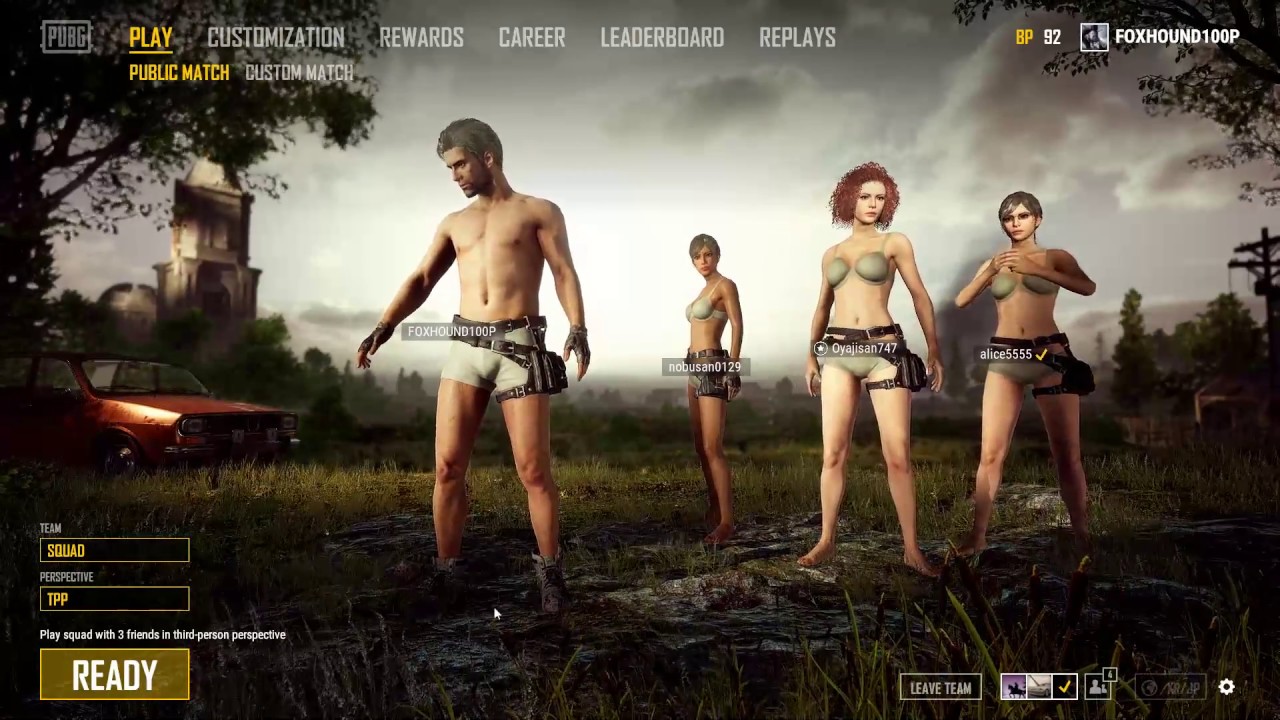Click LEAVE TEAM
This screenshot has height=720, width=1280.
pos(940,688)
